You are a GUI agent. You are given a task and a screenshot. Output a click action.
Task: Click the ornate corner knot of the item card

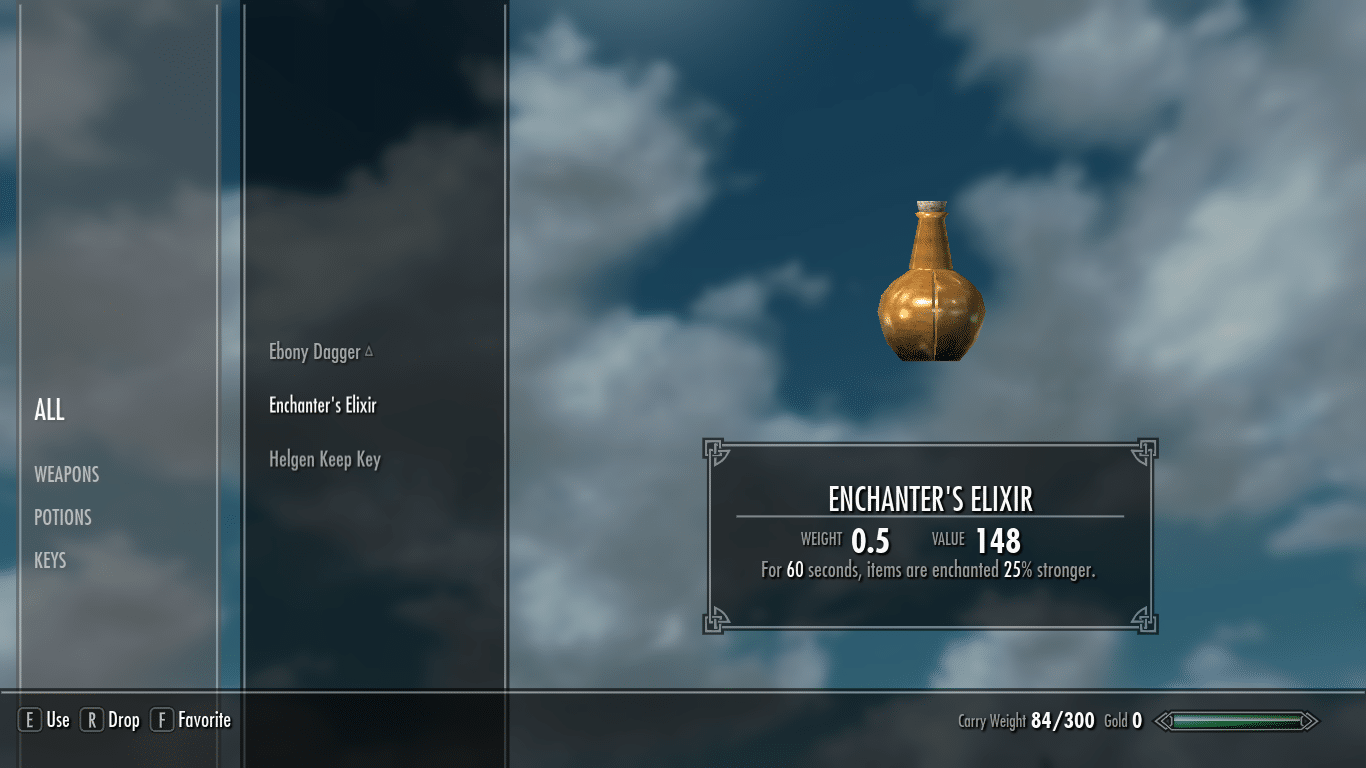coord(716,451)
